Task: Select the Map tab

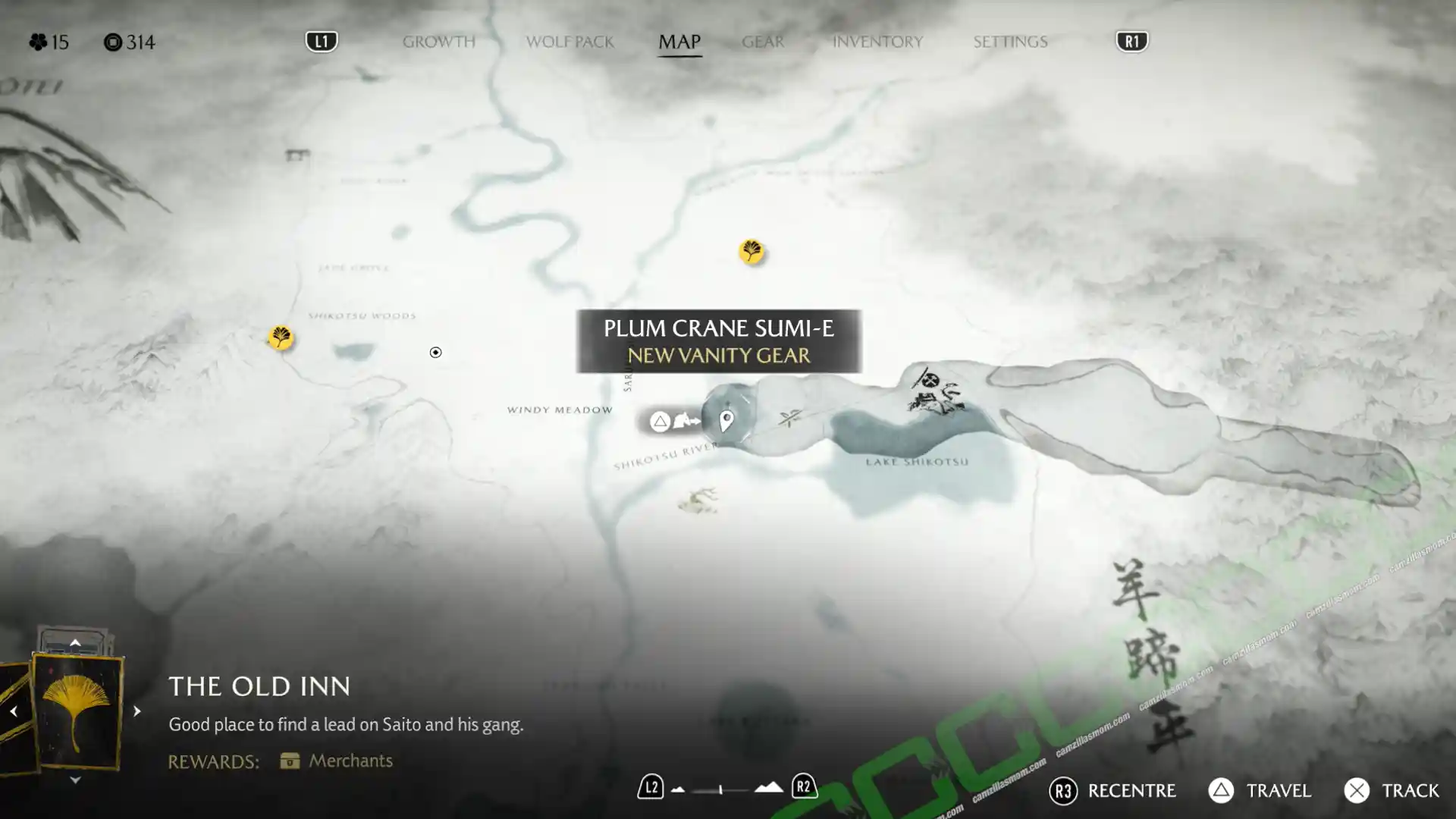Action: click(679, 42)
